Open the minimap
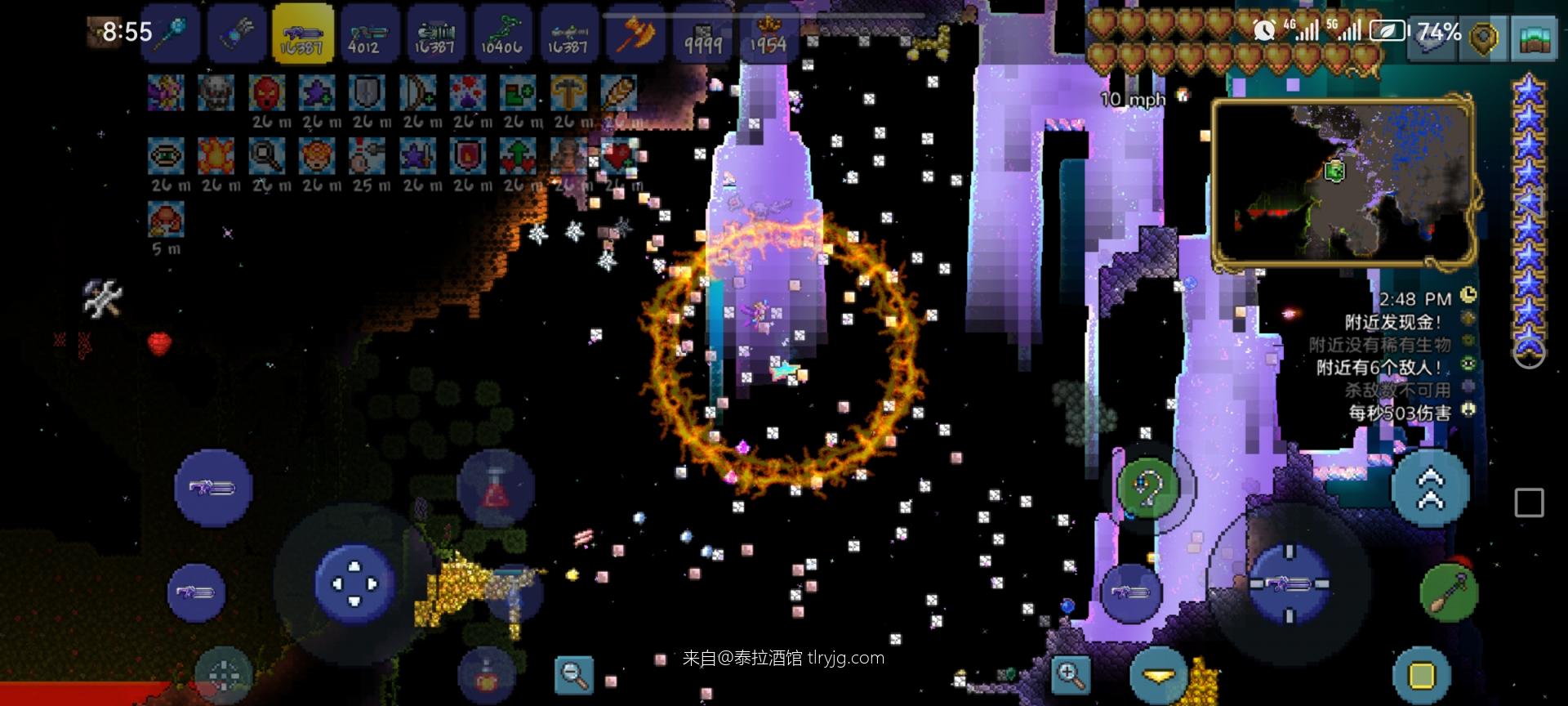Viewport: 1568px width, 706px height. click(1343, 182)
